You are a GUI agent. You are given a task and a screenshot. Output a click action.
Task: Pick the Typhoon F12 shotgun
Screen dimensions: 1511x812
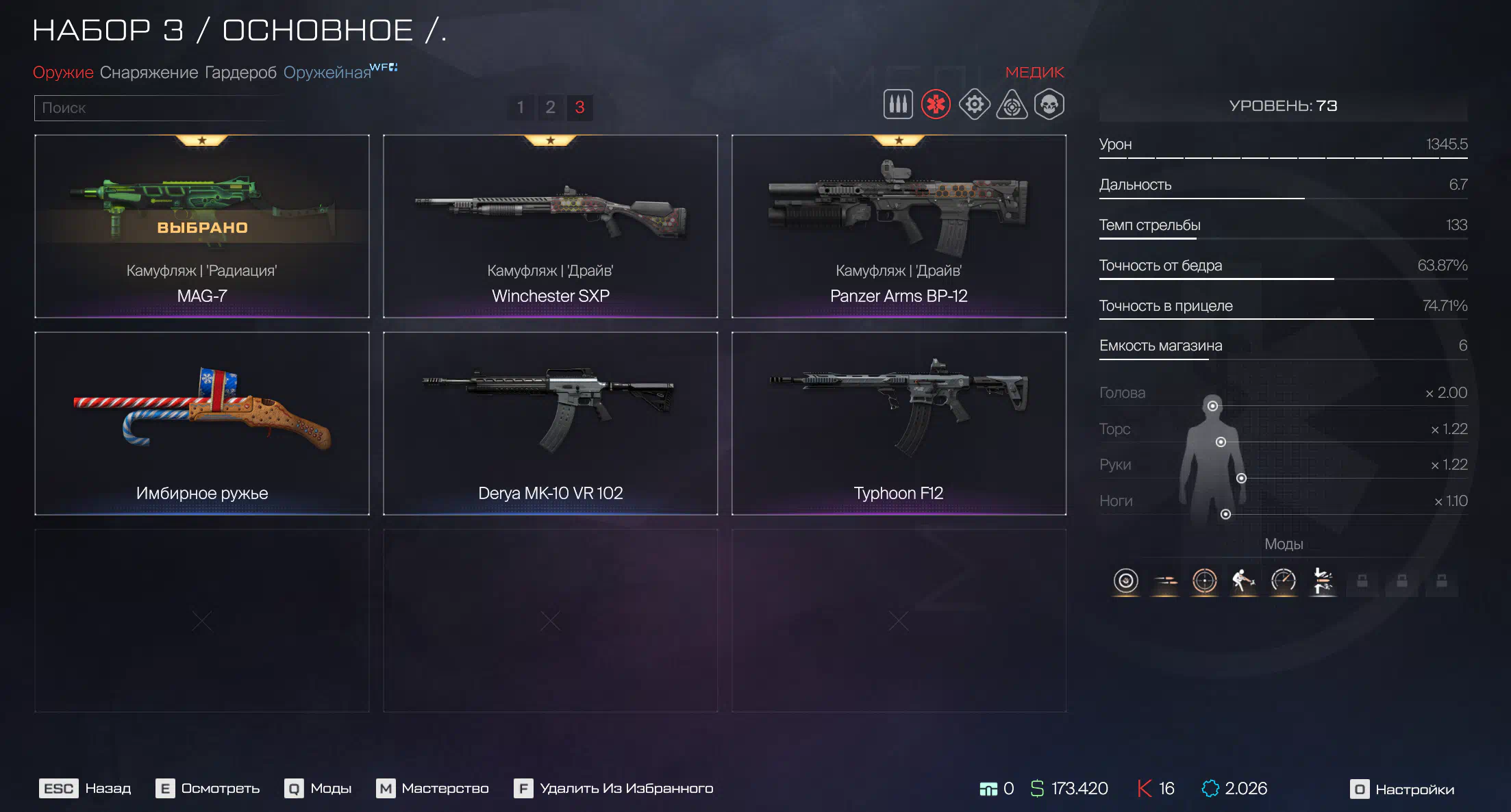[899, 423]
